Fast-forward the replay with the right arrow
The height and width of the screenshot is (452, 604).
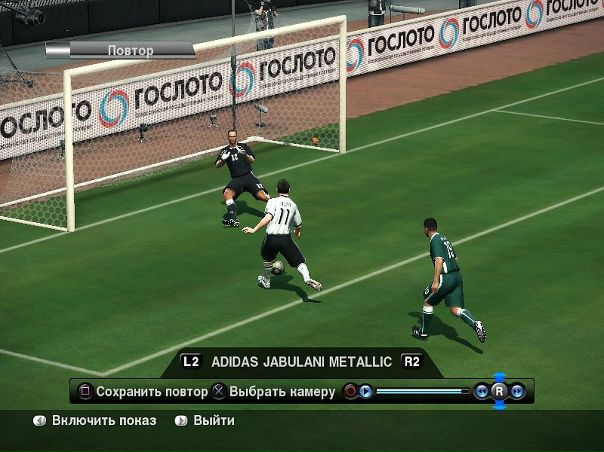(x=518, y=391)
